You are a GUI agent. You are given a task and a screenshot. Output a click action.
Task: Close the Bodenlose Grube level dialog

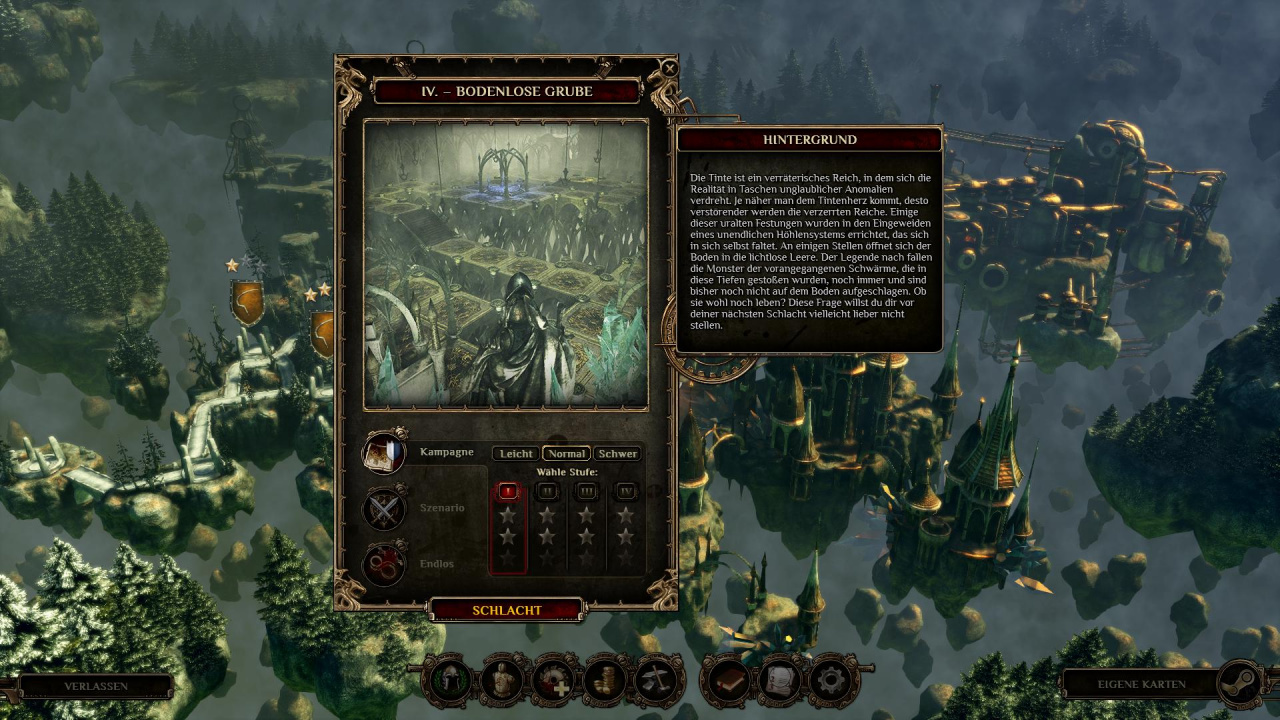coord(669,69)
